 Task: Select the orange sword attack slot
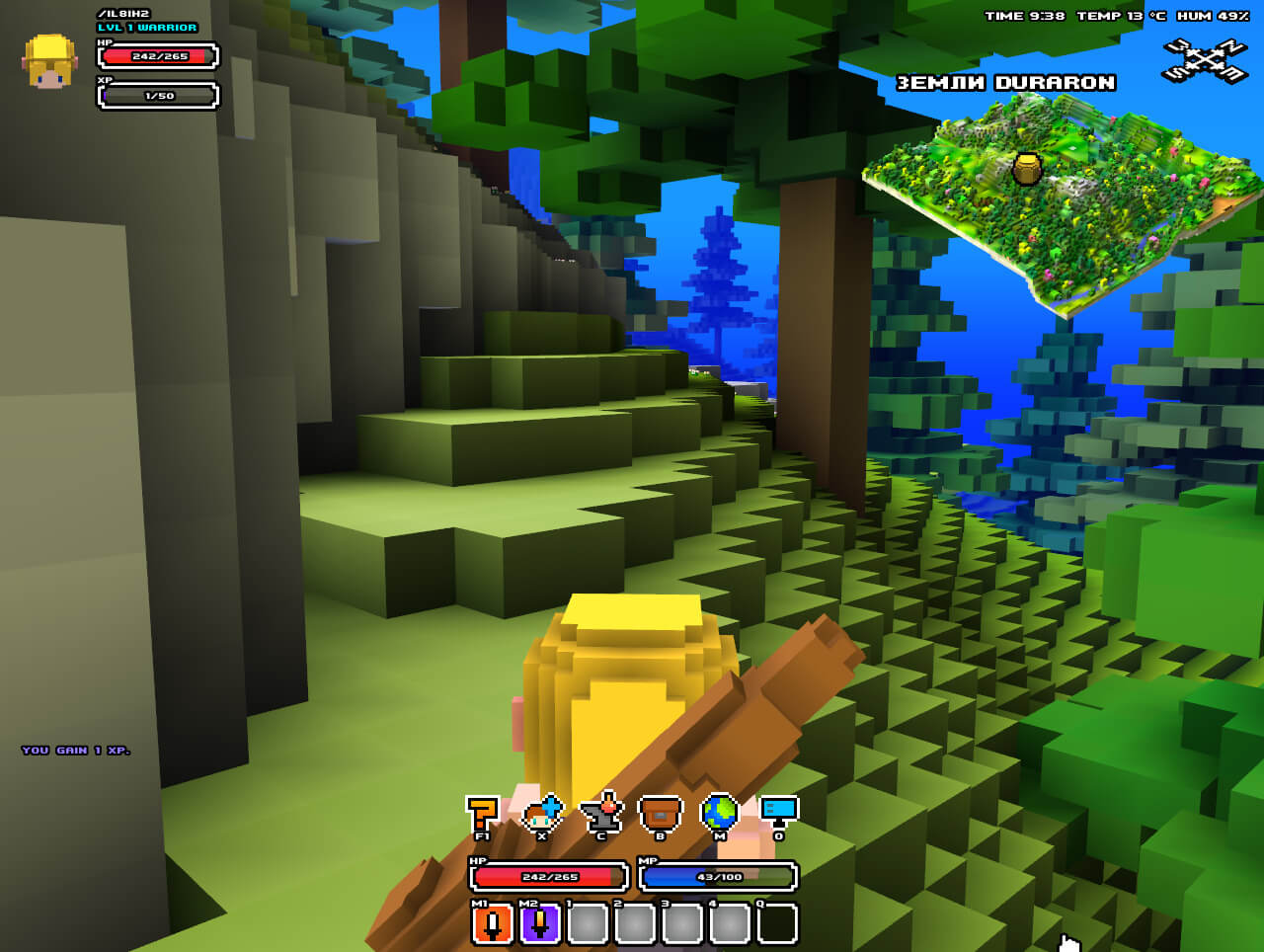(492, 924)
